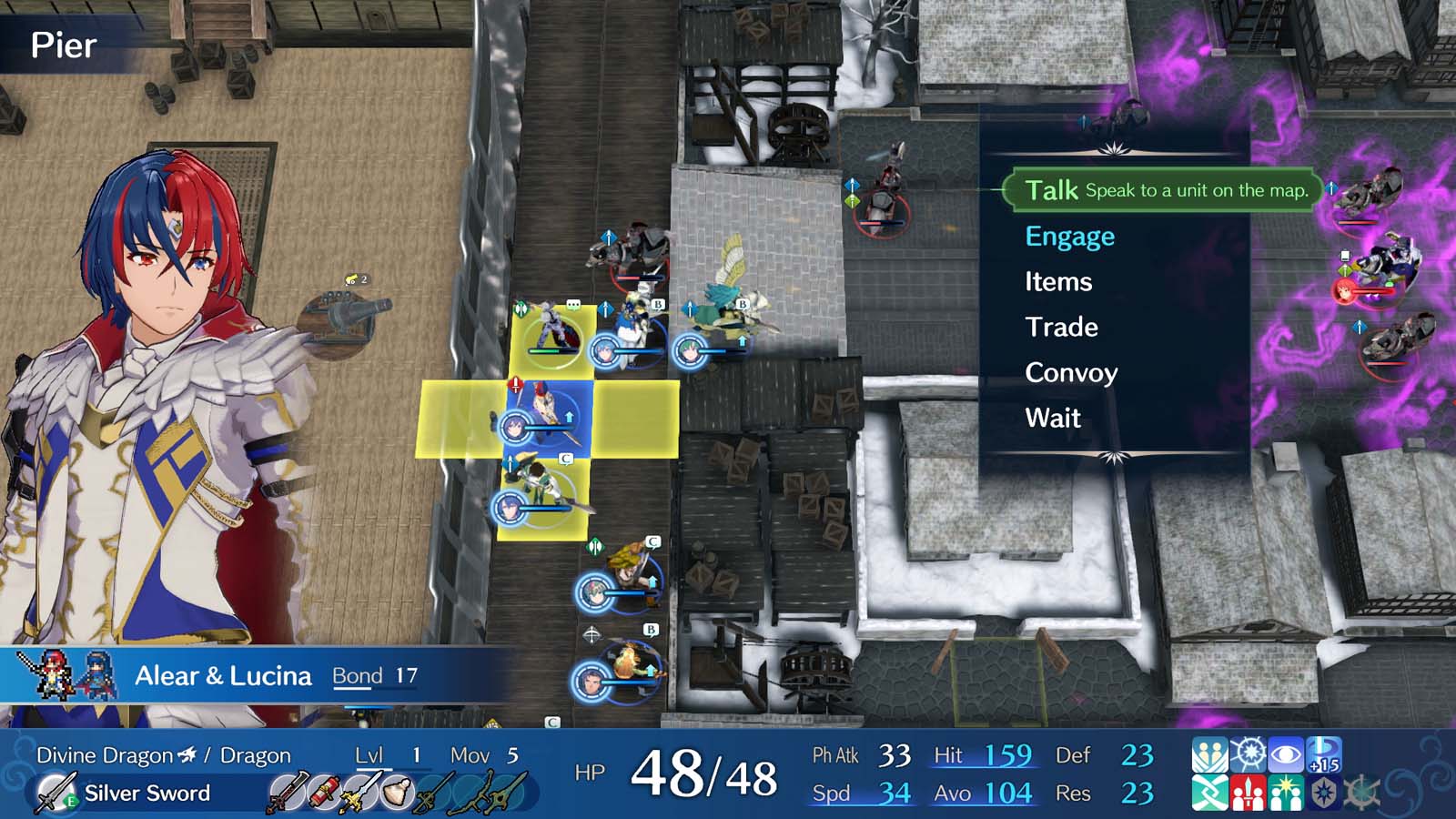
Task: Click the red elixir item icon
Action: tap(323, 792)
